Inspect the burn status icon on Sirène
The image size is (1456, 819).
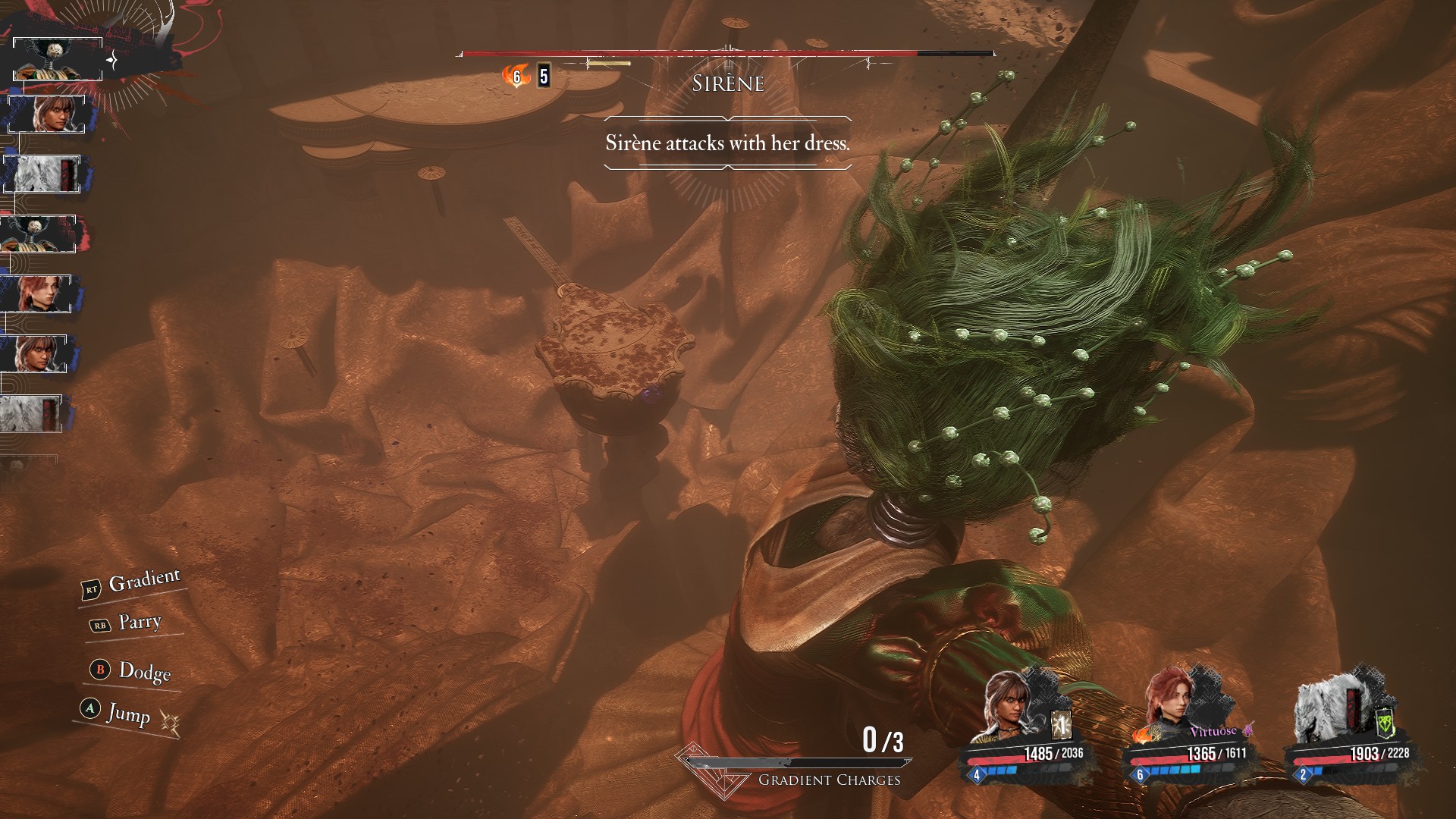[516, 76]
